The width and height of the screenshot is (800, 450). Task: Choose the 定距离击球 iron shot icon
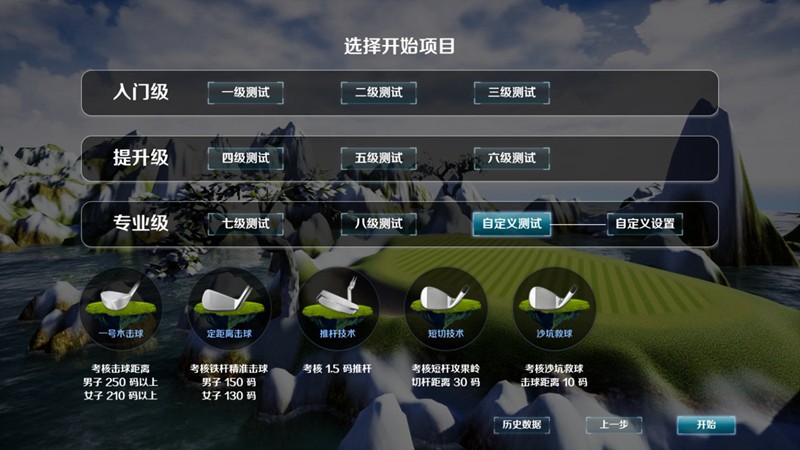(x=227, y=306)
